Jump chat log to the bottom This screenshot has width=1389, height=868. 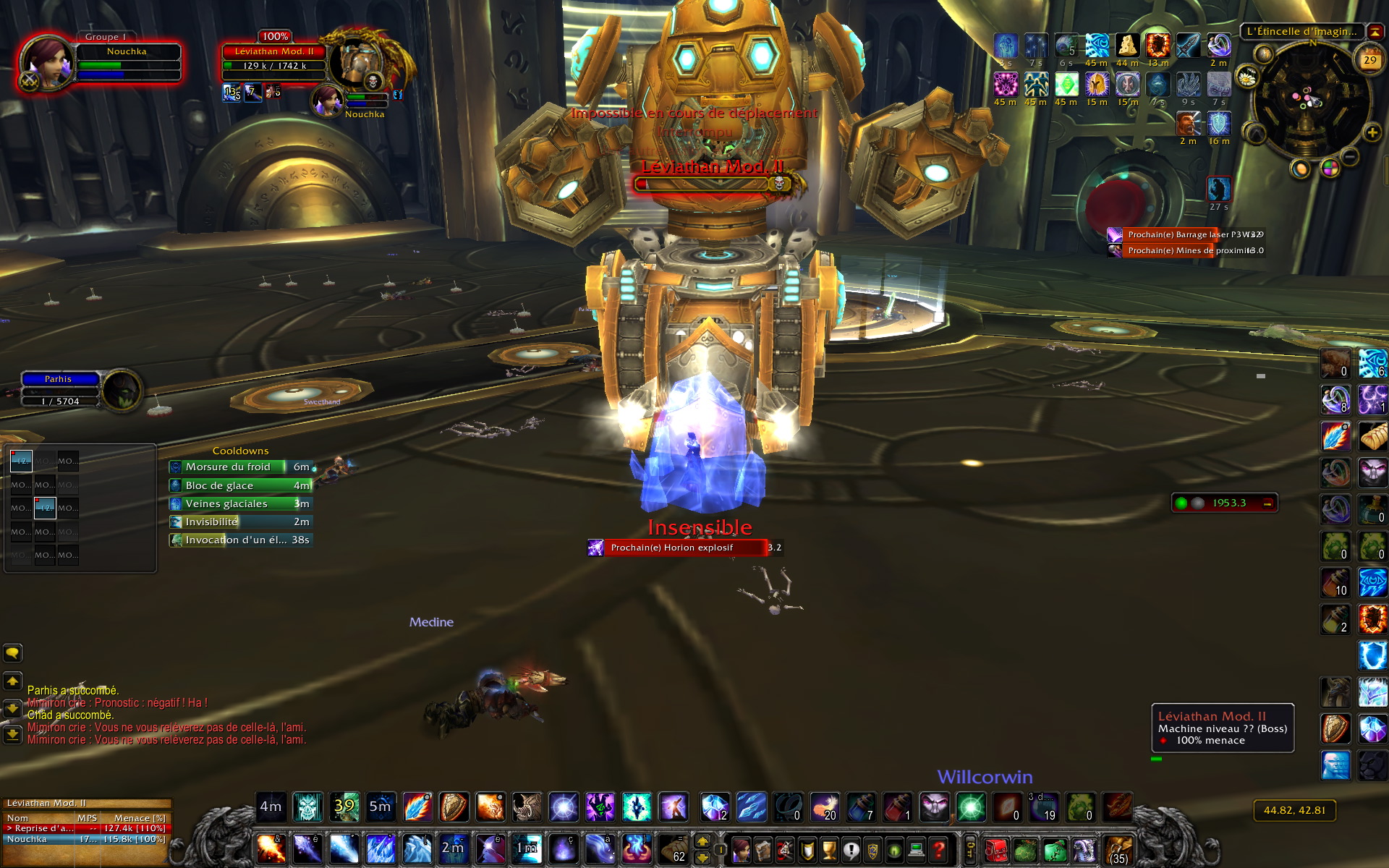click(12, 735)
